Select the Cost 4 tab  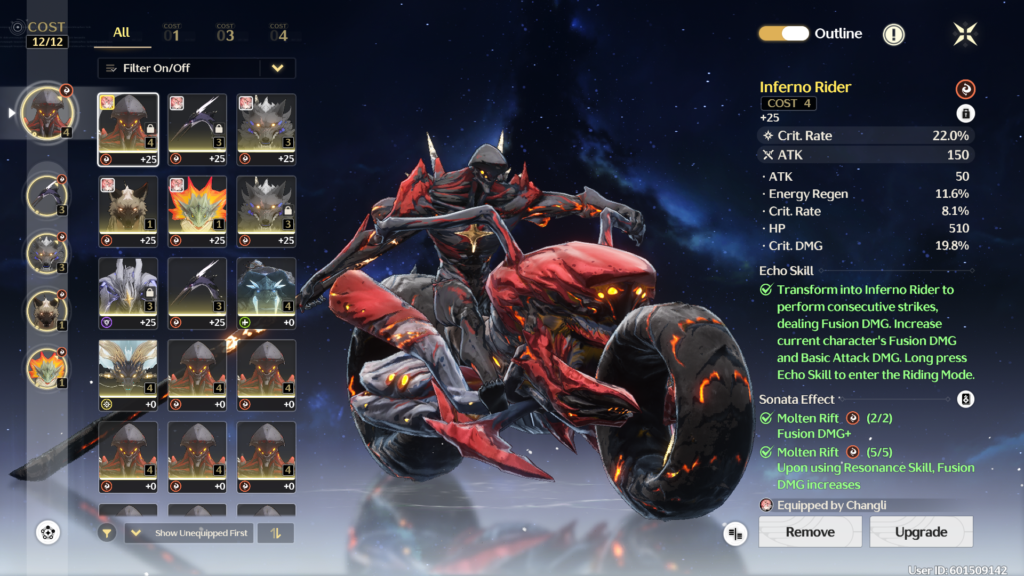(x=278, y=33)
